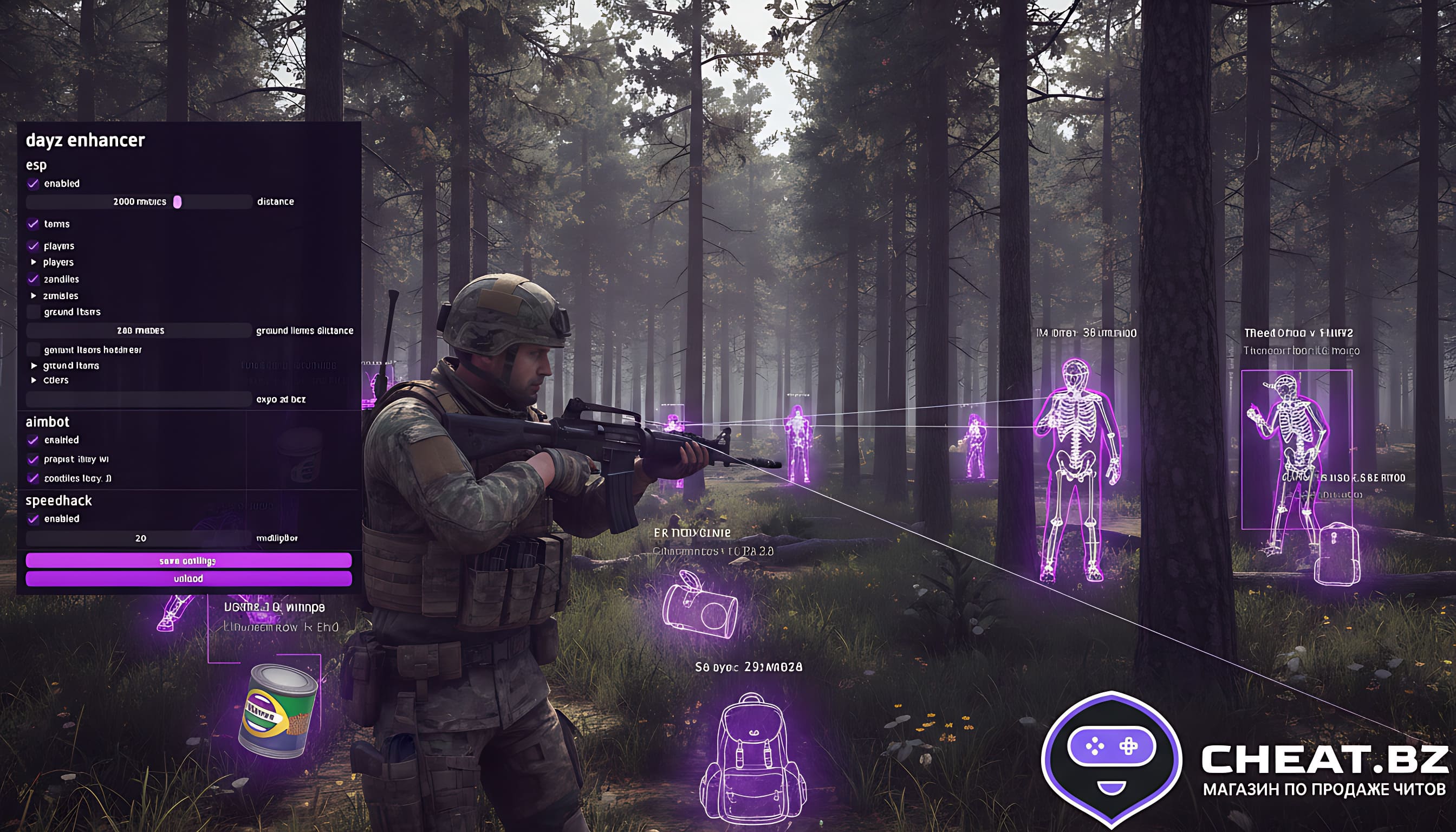Click the speedhack multiplier slider
Image resolution: width=1456 pixels, height=832 pixels.
tap(139, 538)
